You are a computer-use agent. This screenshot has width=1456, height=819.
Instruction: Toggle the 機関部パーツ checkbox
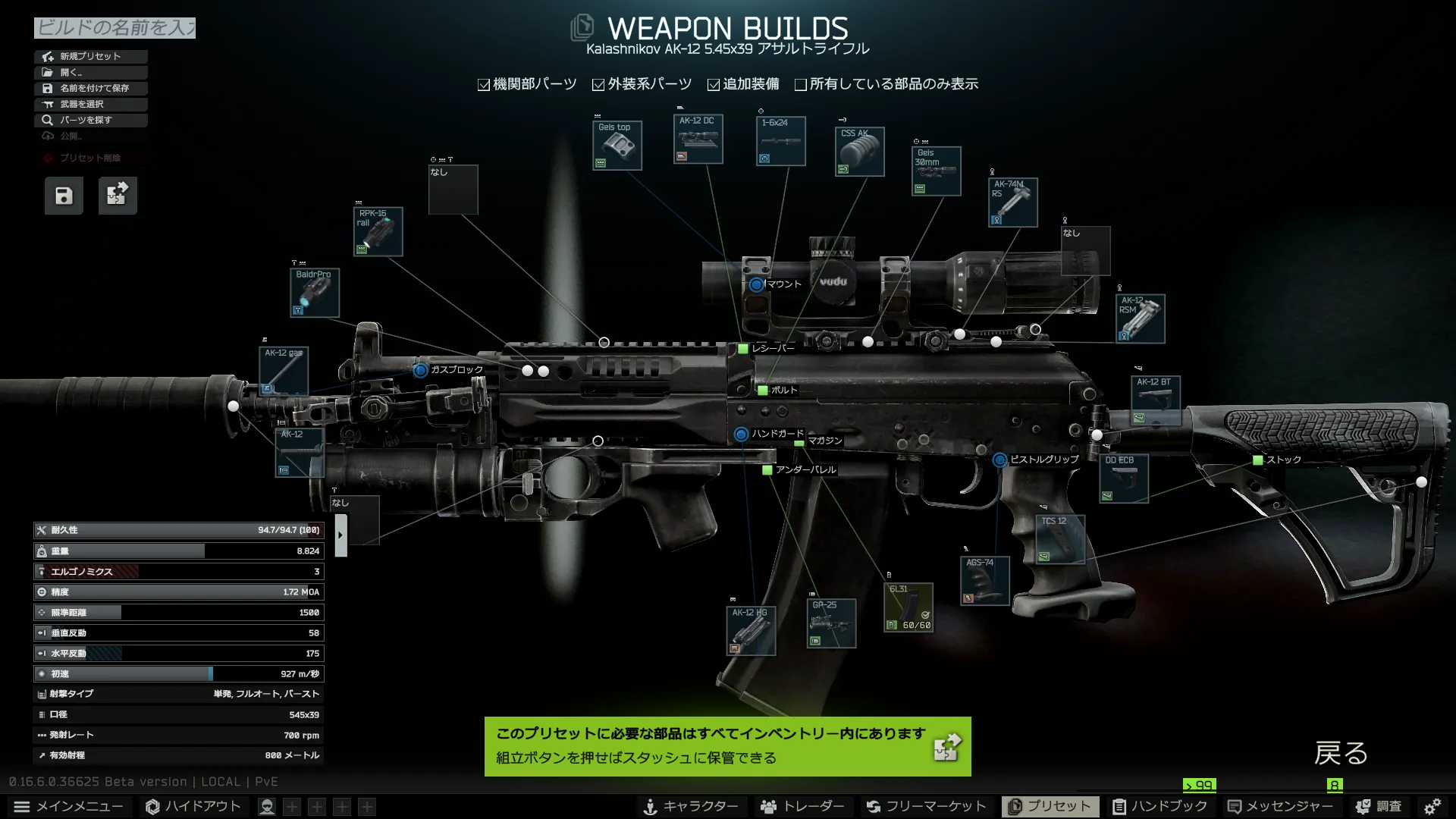coord(484,85)
